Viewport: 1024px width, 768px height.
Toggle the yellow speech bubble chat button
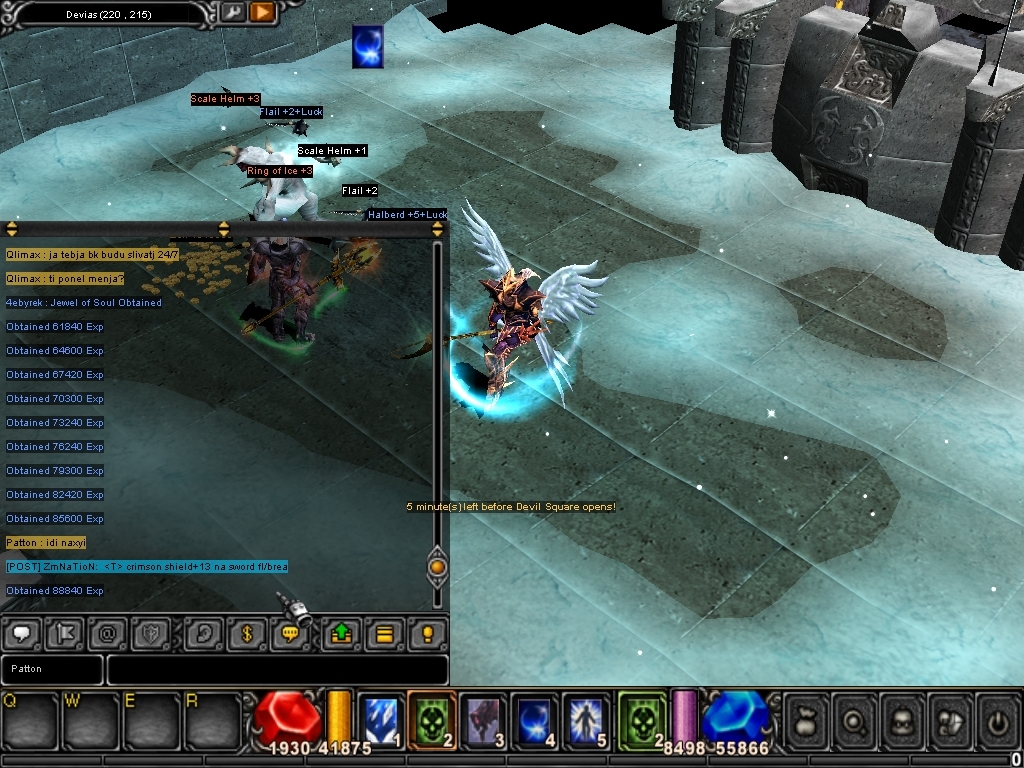291,633
